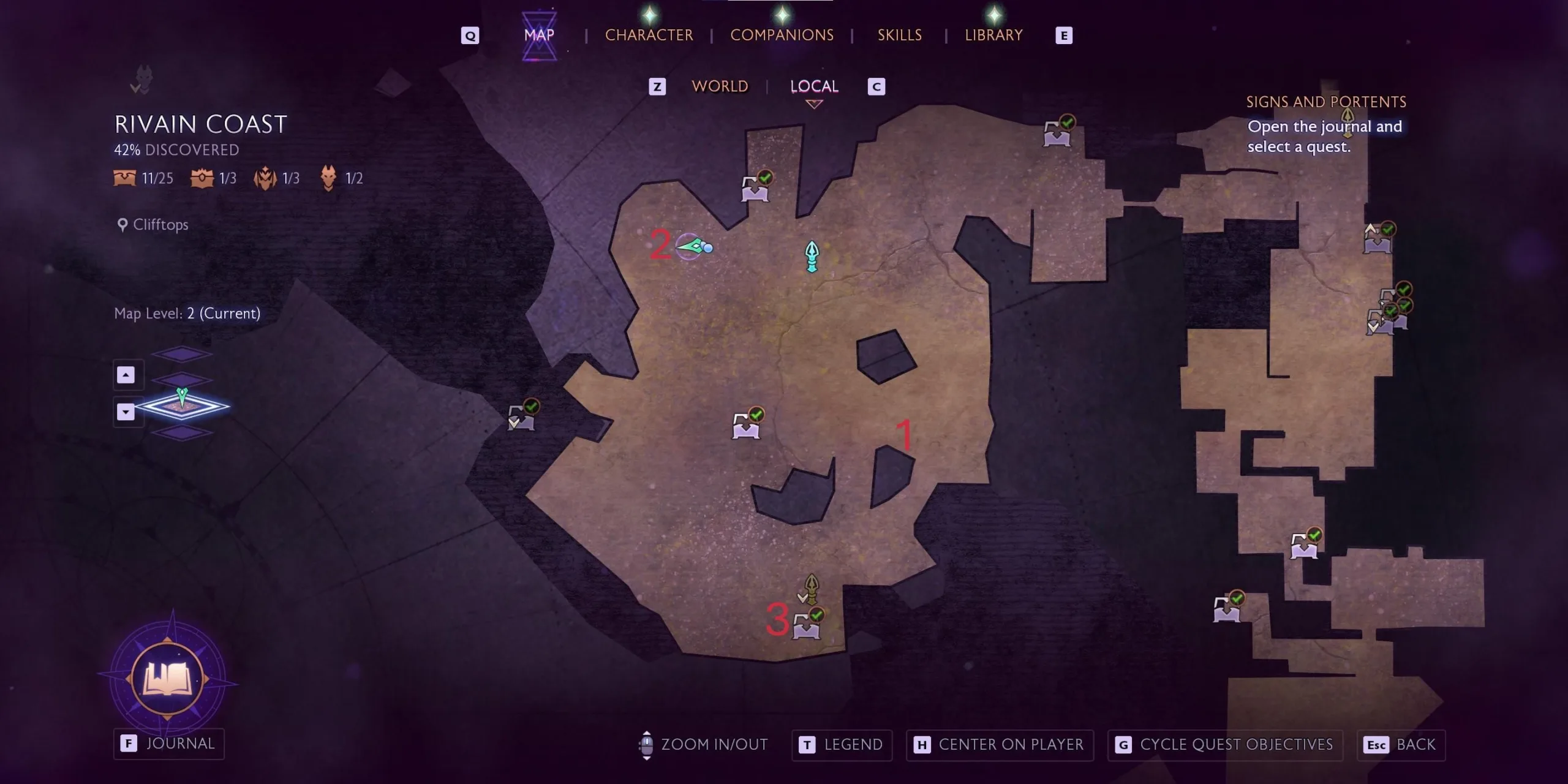Click the chest counter icon showing 11/25
Screen dimensions: 1568x784
124,178
